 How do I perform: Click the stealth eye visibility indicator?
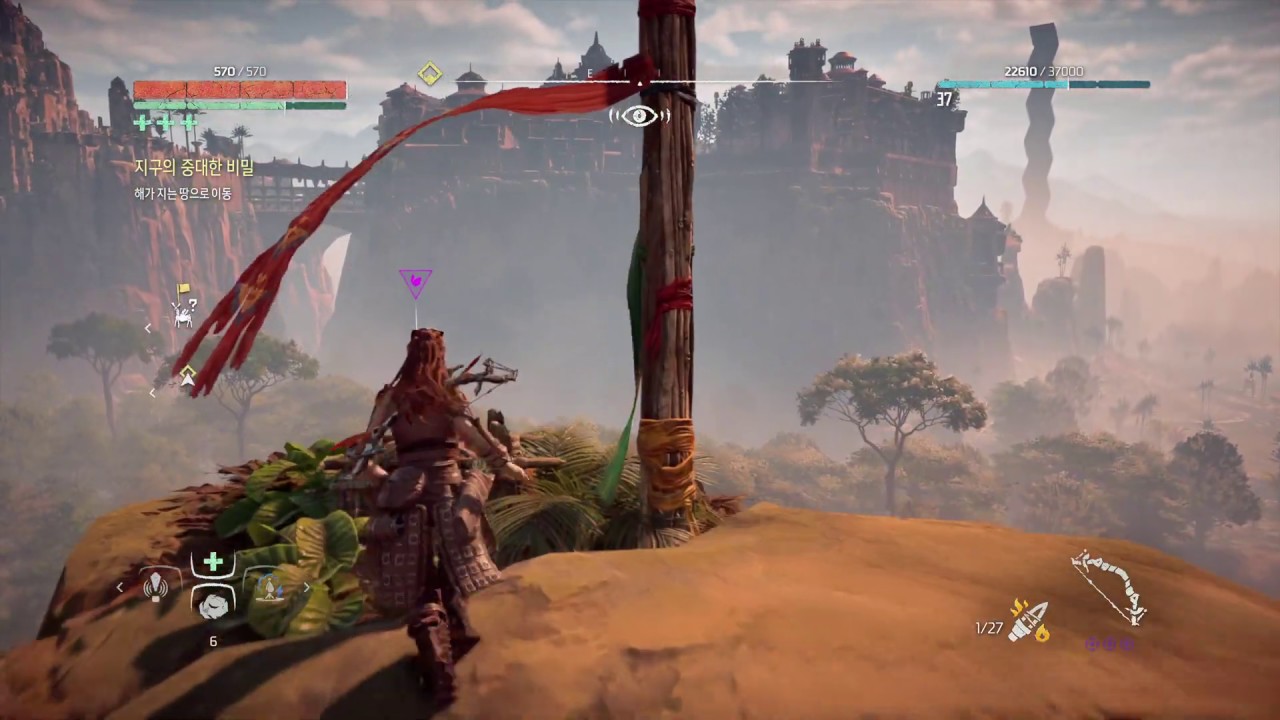coord(639,115)
